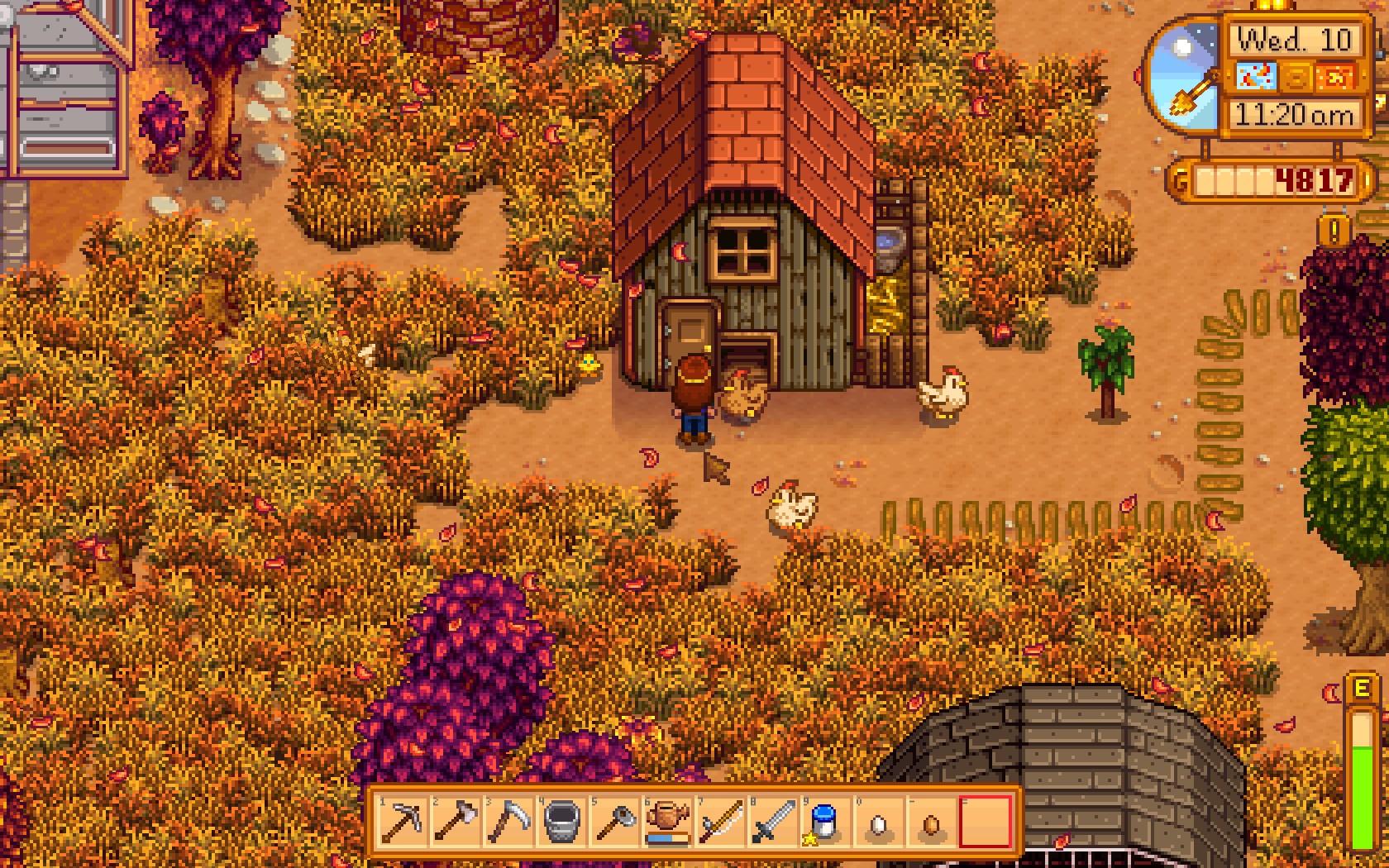Click the clock showing 11:20 am
Image resolution: width=1389 pixels, height=868 pixels.
pyautogui.click(x=1295, y=114)
